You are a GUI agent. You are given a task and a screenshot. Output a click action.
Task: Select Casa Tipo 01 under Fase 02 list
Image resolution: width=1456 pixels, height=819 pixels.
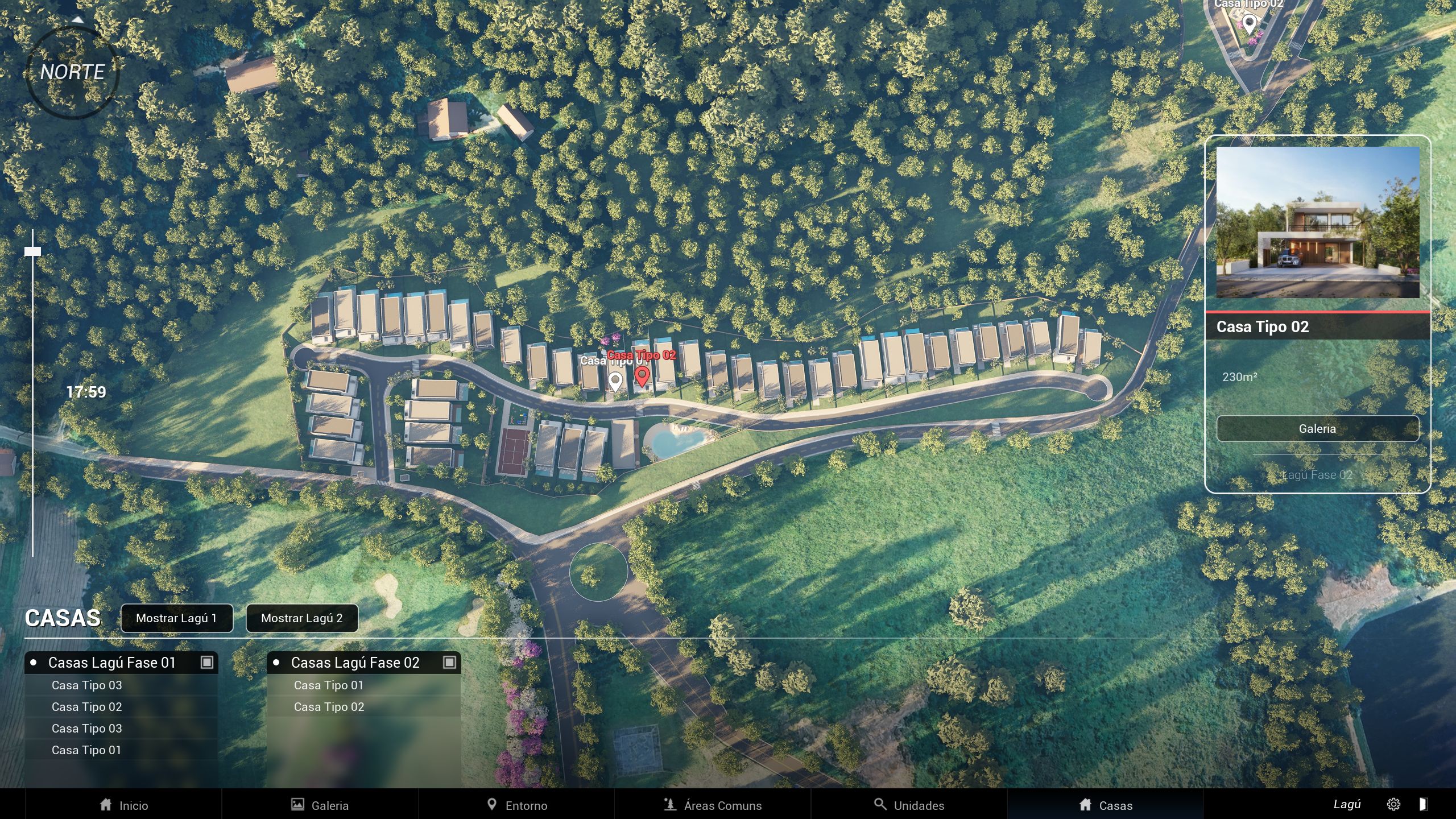(329, 685)
